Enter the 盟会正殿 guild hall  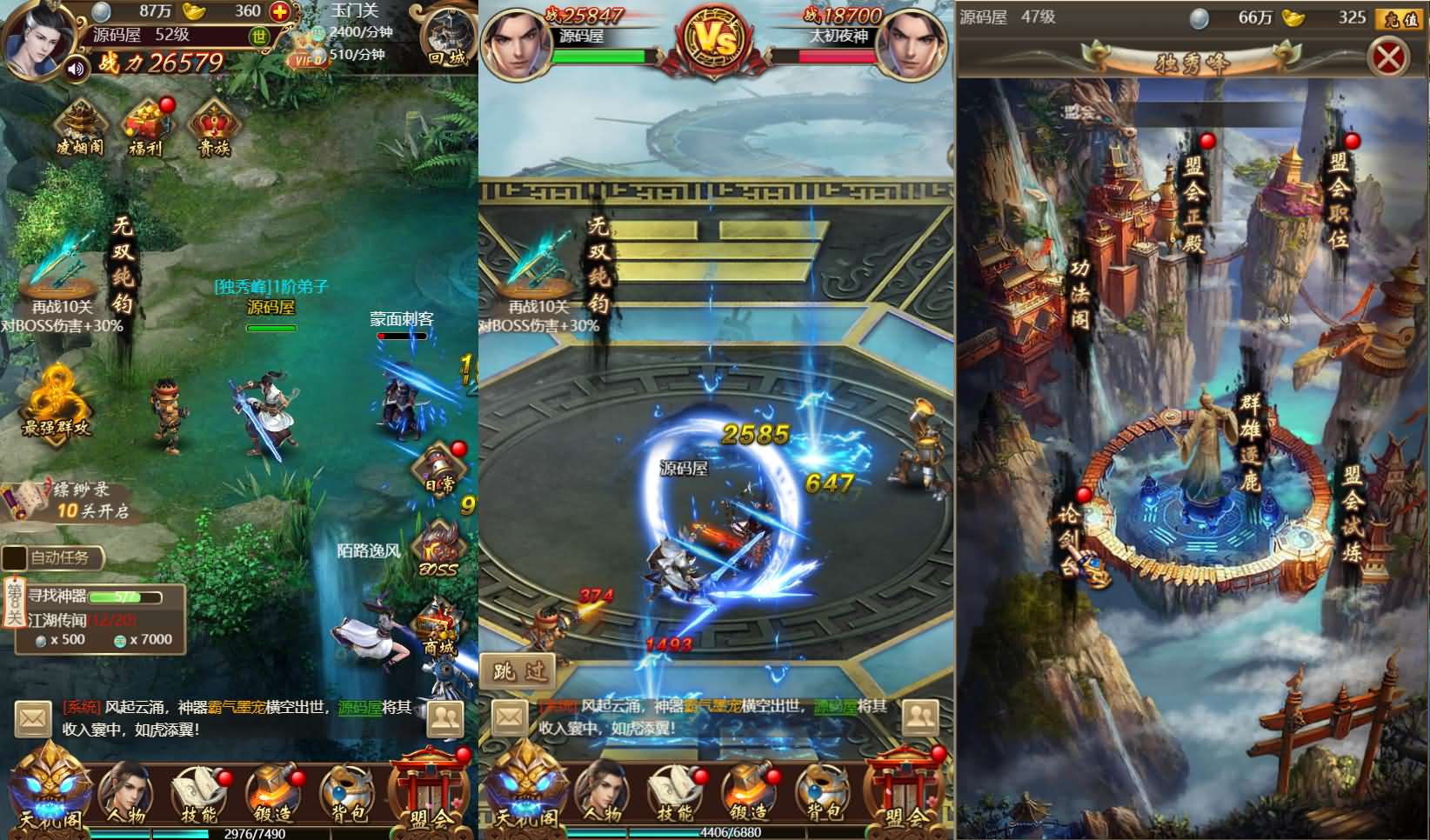[x=1193, y=204]
